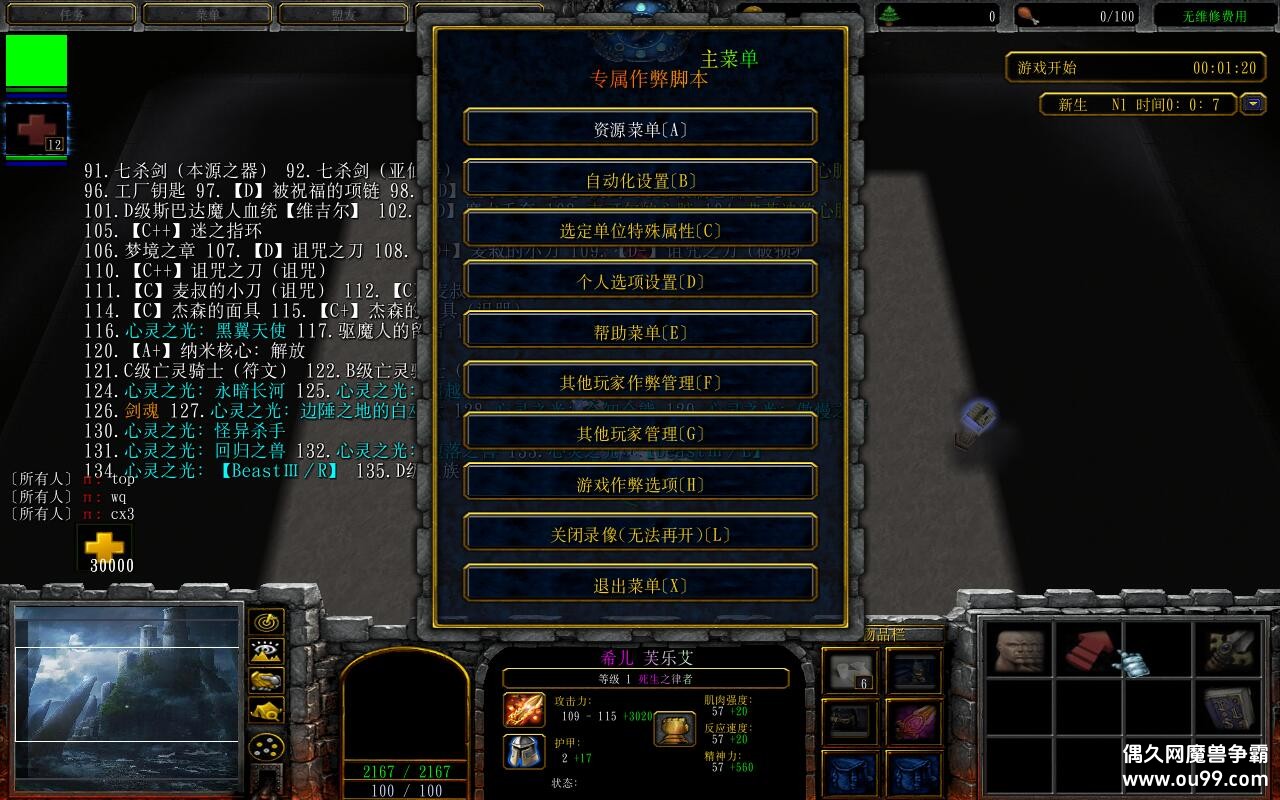This screenshot has width=1280, height=800.
Task: Click the gold shovel minimap icon
Action: point(265,680)
